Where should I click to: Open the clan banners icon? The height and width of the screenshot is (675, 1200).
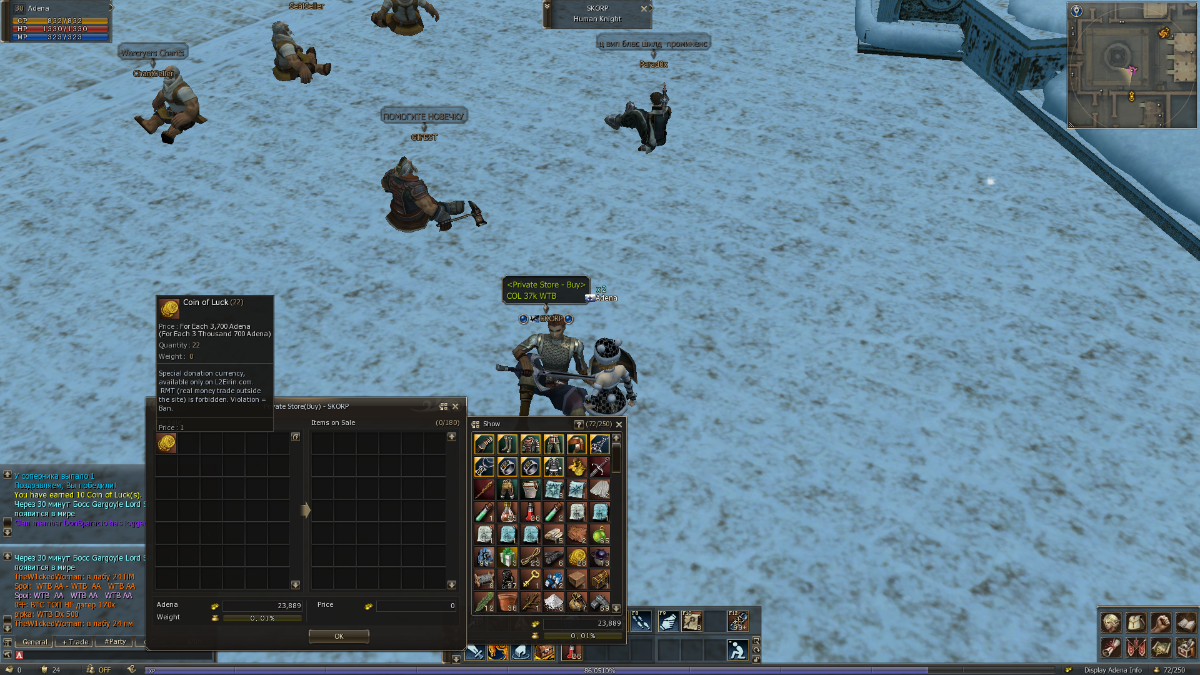point(1135,647)
